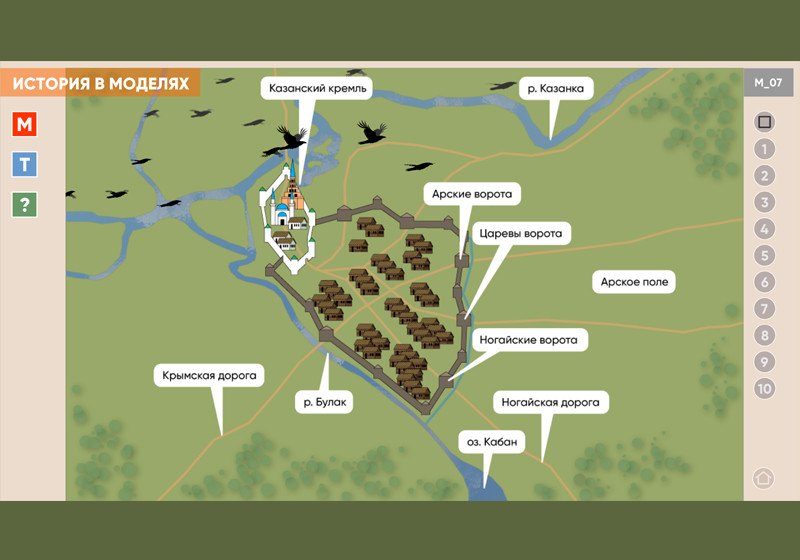Go to step 2

click(765, 176)
